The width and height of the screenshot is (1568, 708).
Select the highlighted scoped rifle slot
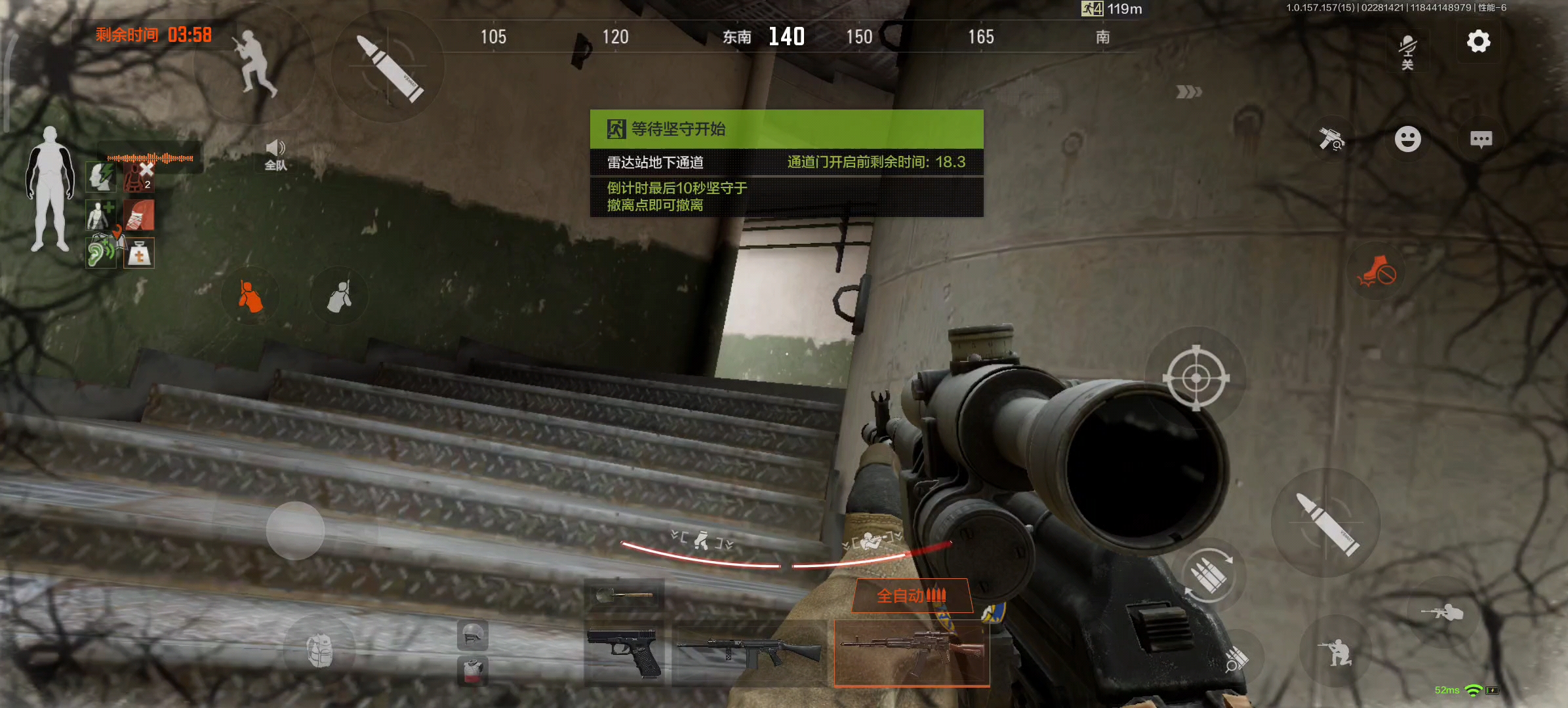(912, 652)
